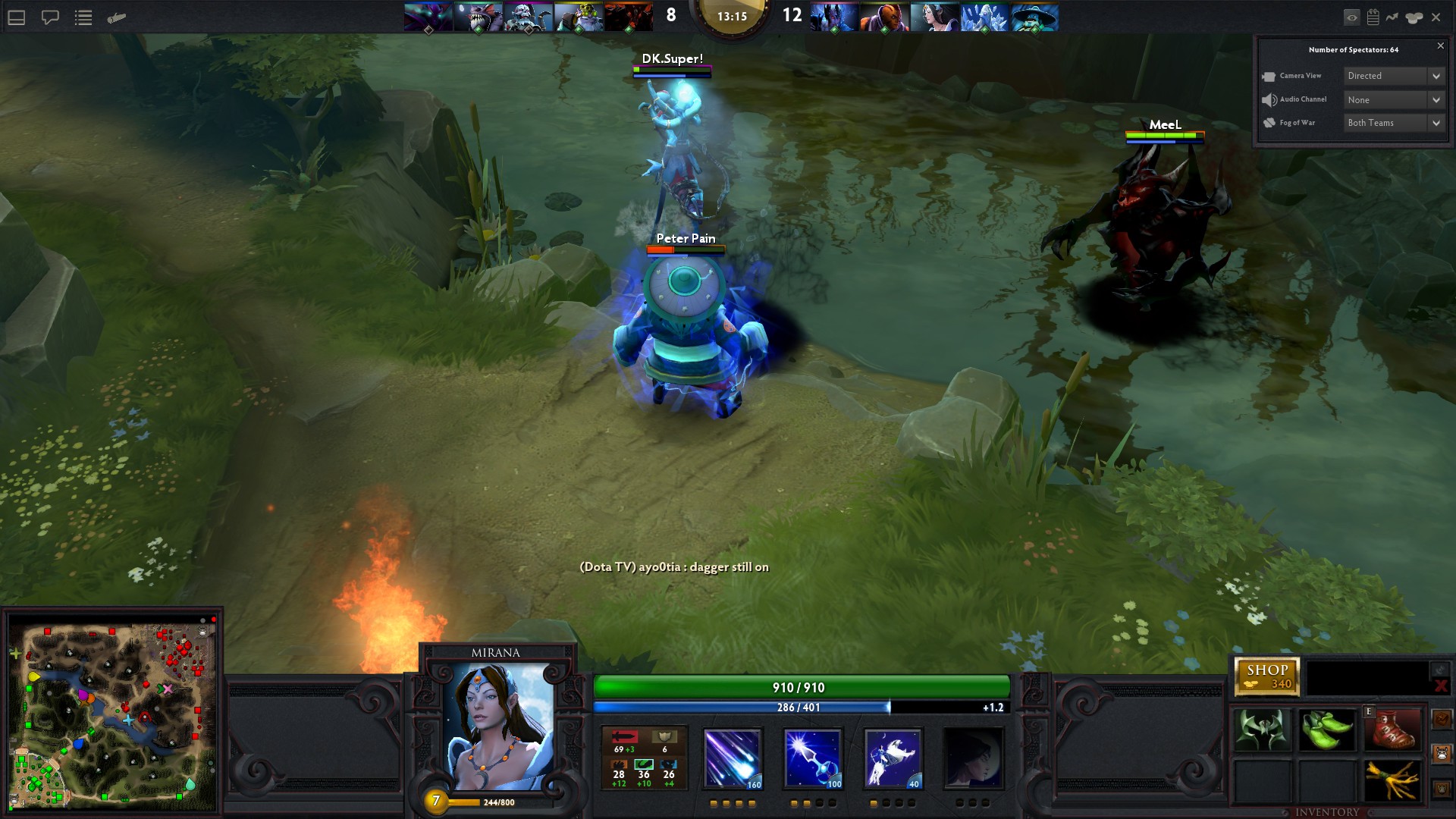Use Mirana's Leap ability

point(893,758)
